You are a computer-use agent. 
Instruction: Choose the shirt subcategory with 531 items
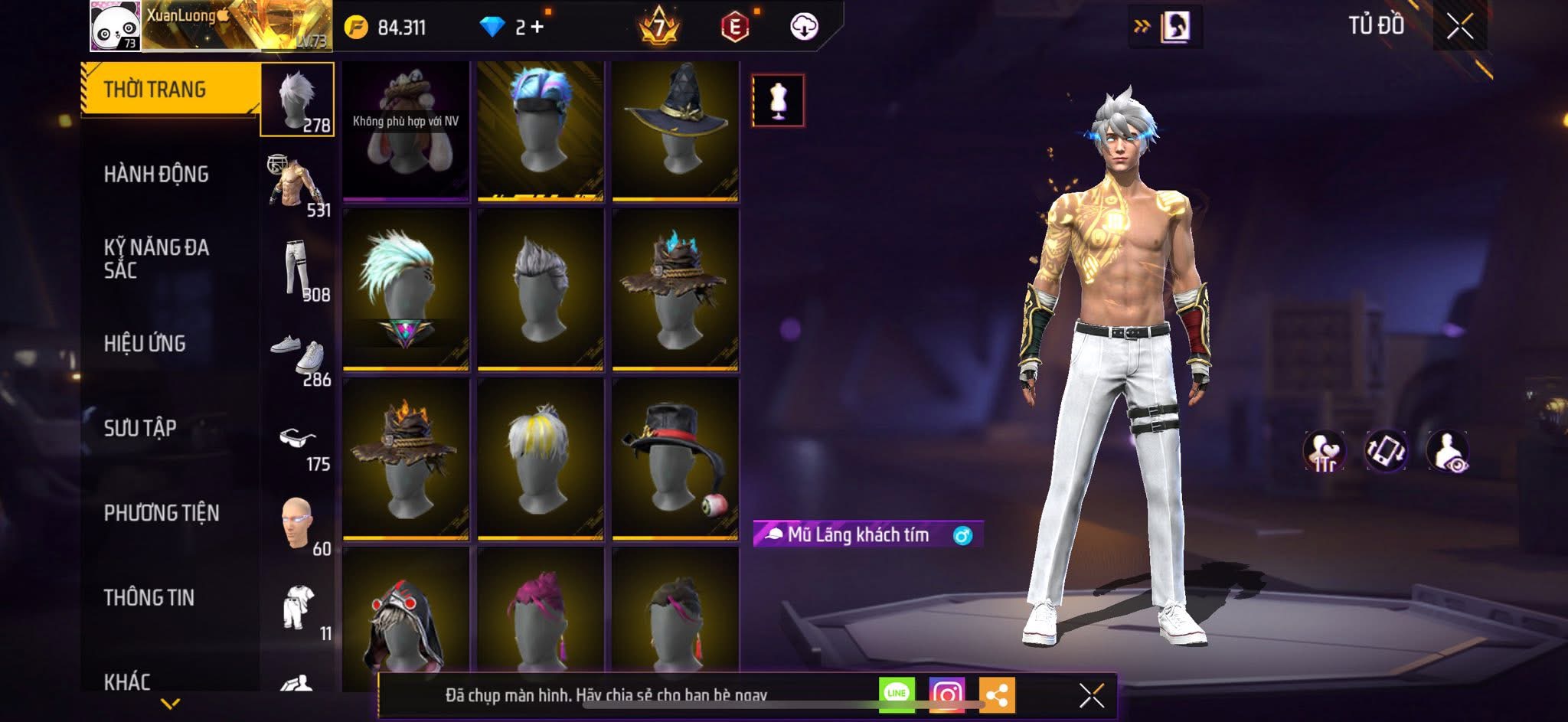click(x=298, y=185)
